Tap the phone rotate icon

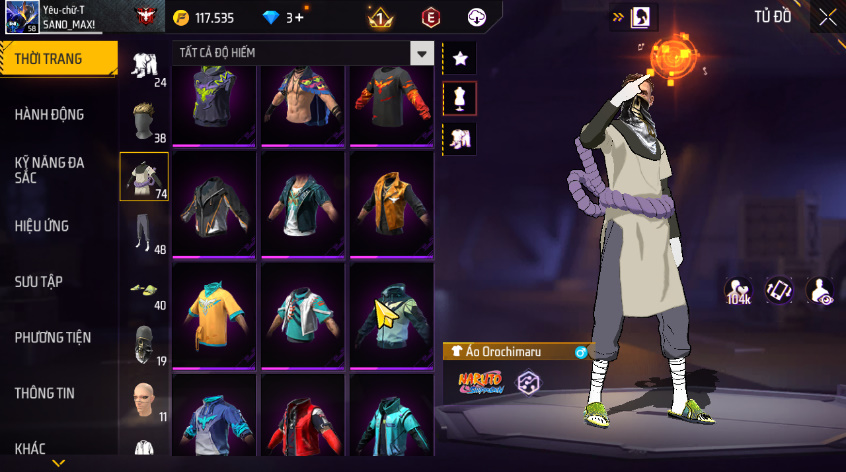pyautogui.click(x=780, y=290)
